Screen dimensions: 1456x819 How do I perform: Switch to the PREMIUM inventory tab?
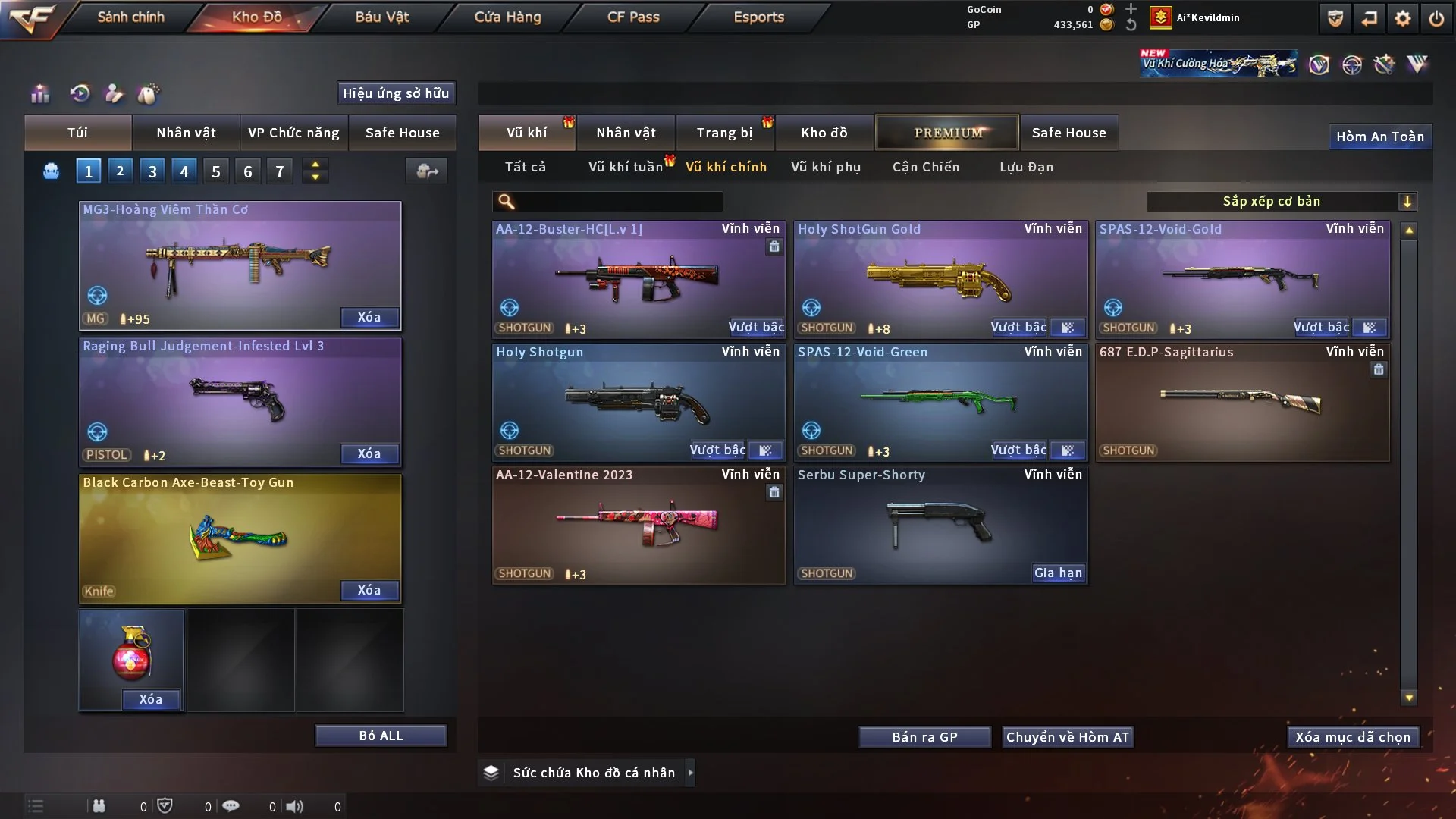click(947, 133)
